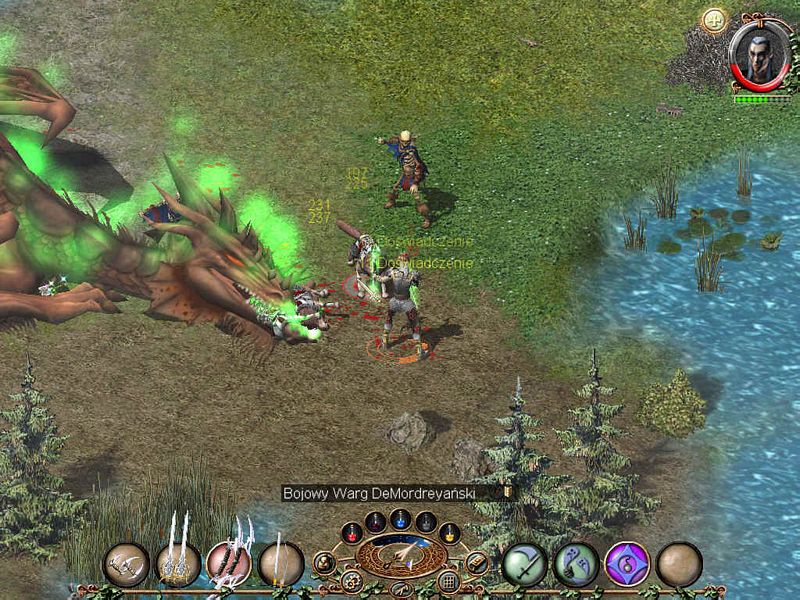Drink the blue potion
The height and width of the screenshot is (600, 800).
coord(401,518)
